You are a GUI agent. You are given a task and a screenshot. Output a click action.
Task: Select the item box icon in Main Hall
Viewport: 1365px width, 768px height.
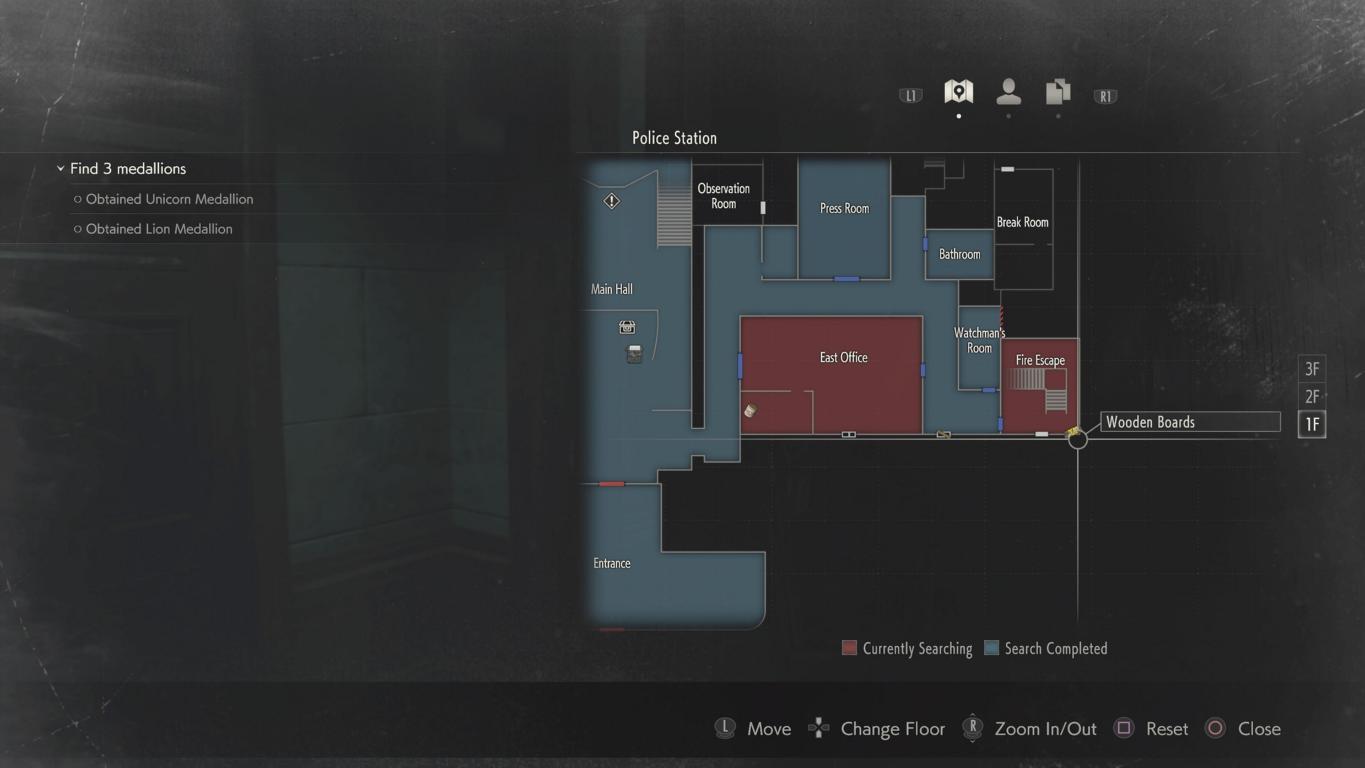(x=627, y=327)
